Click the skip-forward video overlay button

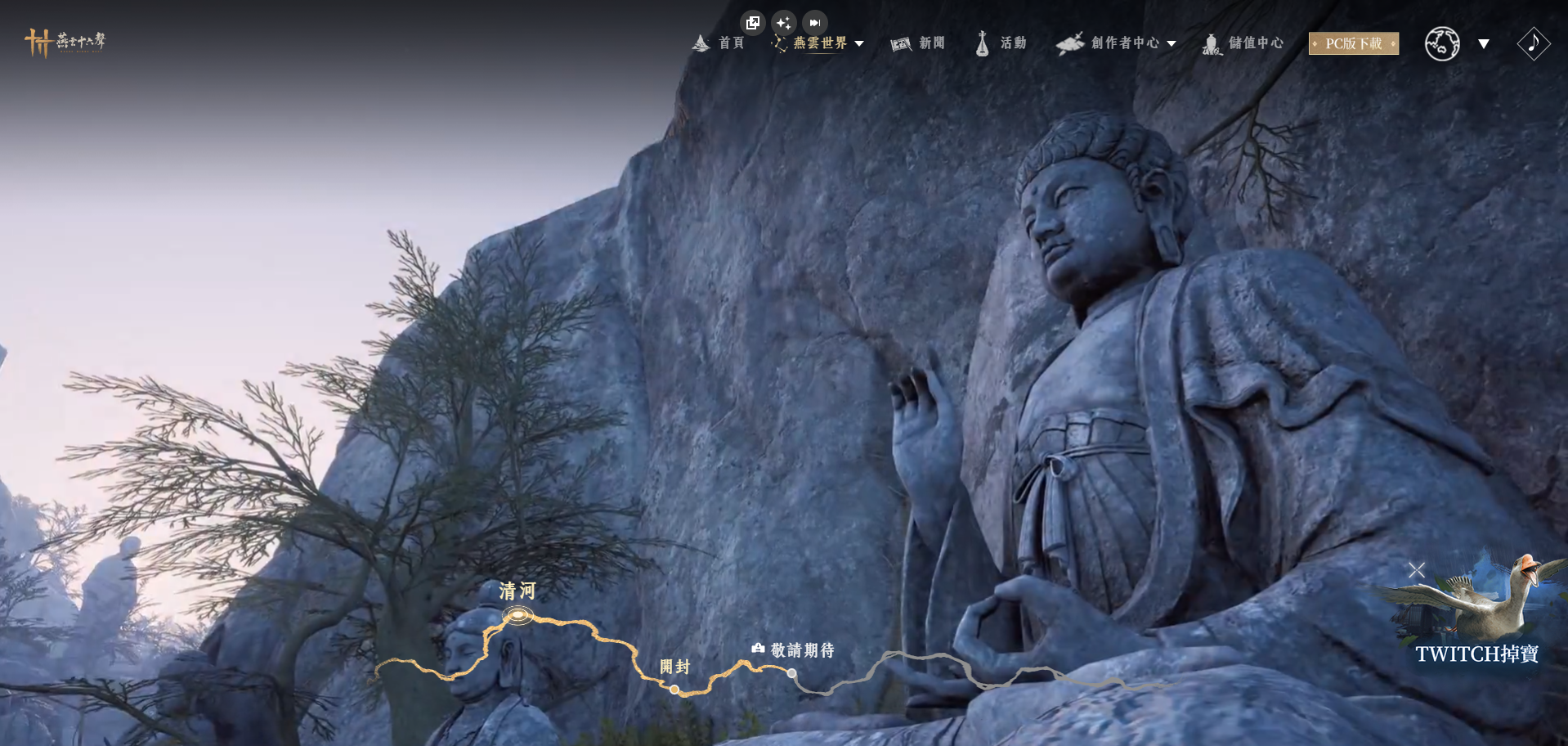[x=814, y=23]
